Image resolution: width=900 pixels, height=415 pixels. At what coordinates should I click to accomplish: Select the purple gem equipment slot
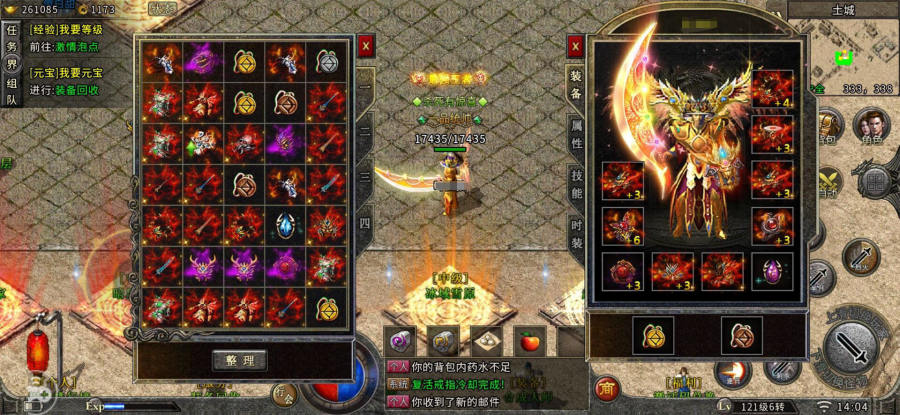[772, 271]
